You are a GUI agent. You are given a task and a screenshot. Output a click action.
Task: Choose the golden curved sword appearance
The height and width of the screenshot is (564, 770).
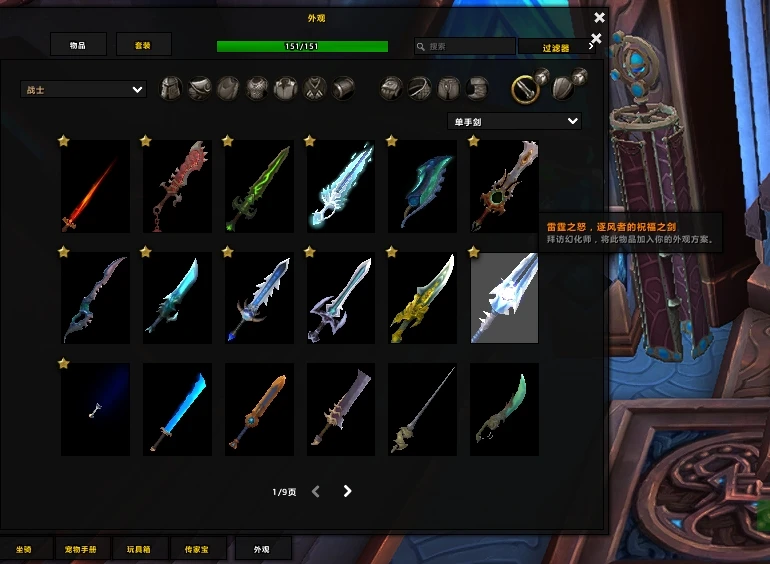tap(423, 298)
